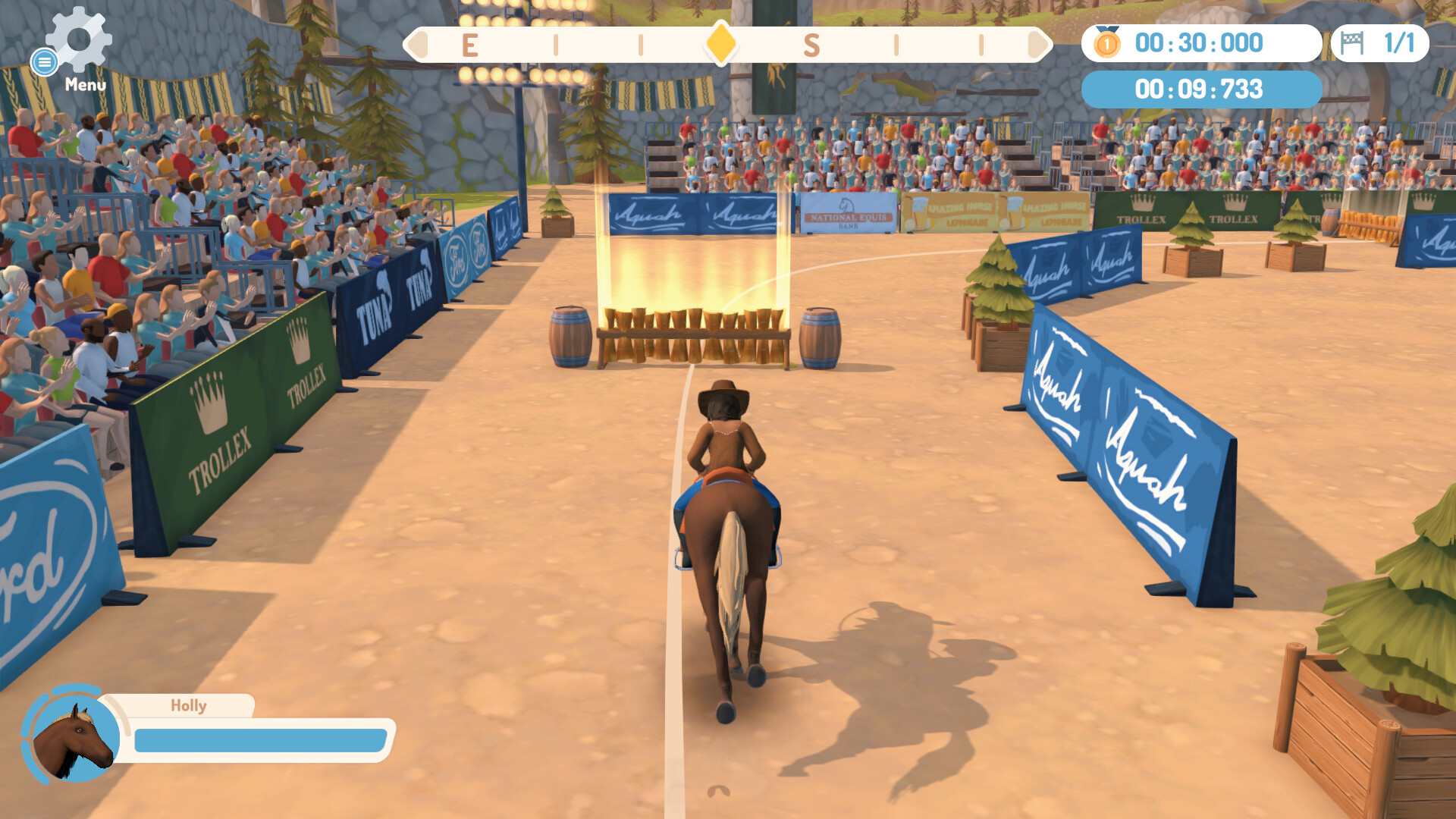The image size is (1456, 819).
Task: Click the Menu label under the gear
Action: (85, 85)
